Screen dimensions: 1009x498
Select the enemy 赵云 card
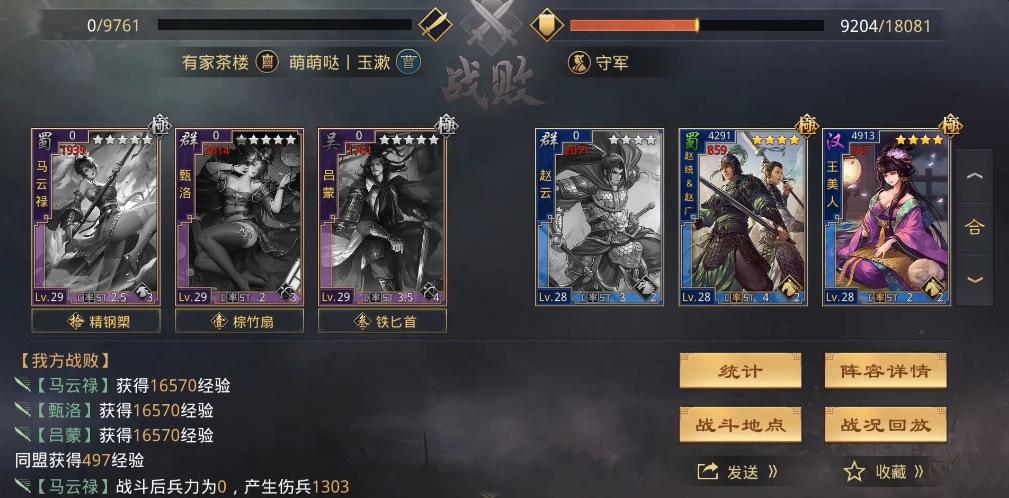pos(599,216)
